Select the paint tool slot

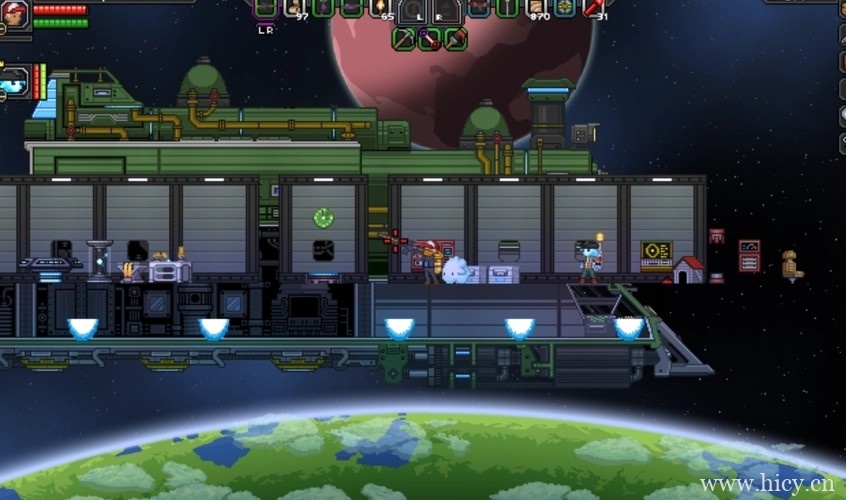point(455,38)
